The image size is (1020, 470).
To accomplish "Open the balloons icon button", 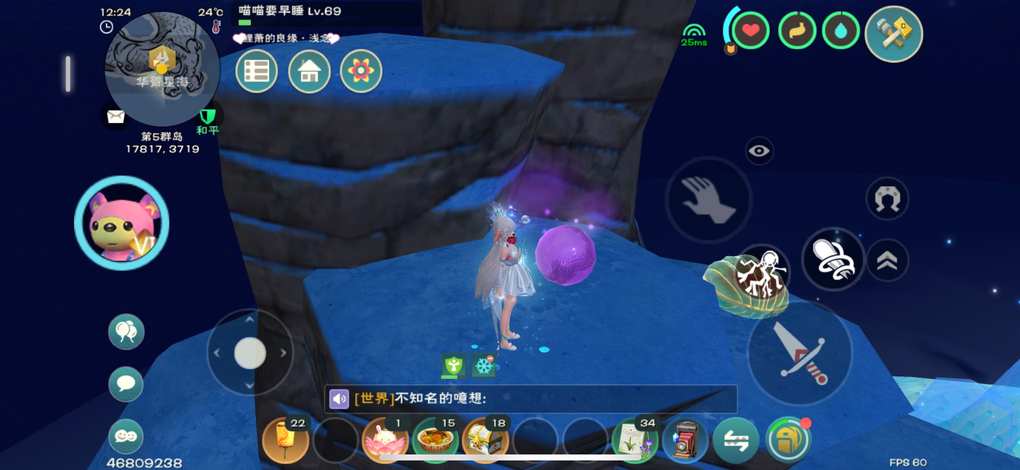I will pyautogui.click(x=126, y=332).
